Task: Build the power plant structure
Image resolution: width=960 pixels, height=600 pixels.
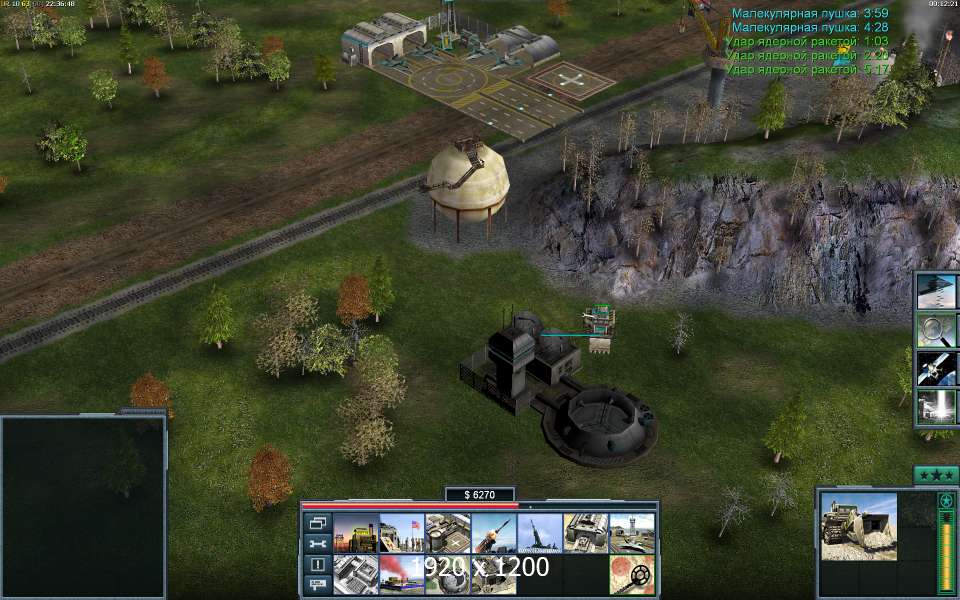Action: [355, 533]
